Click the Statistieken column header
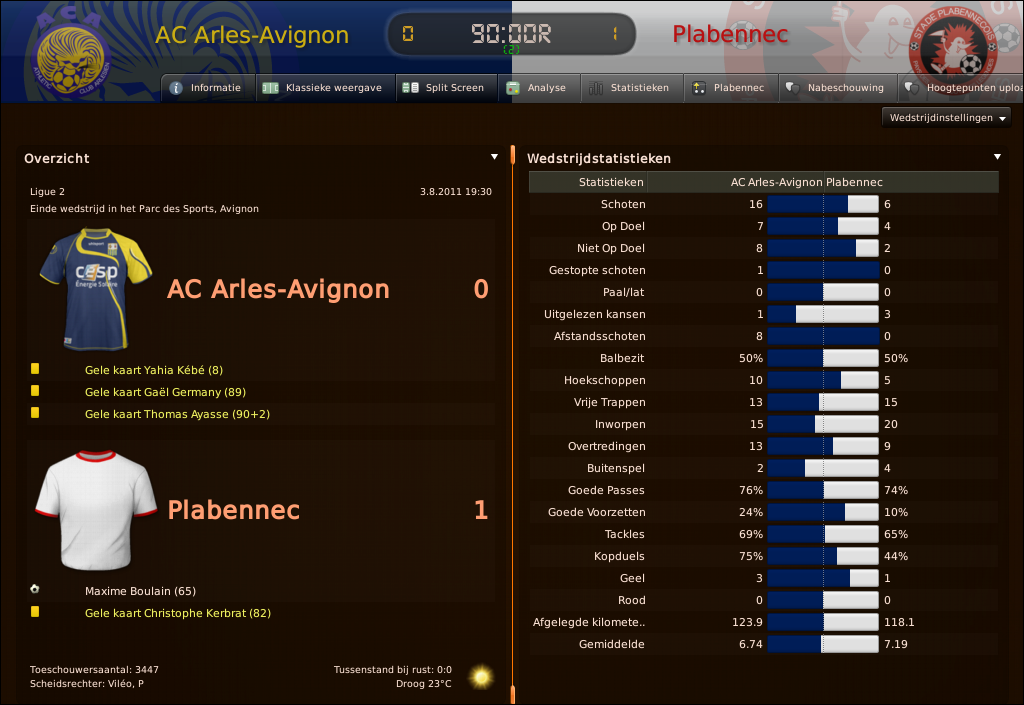Screen dimensions: 1024x705 tap(611, 182)
